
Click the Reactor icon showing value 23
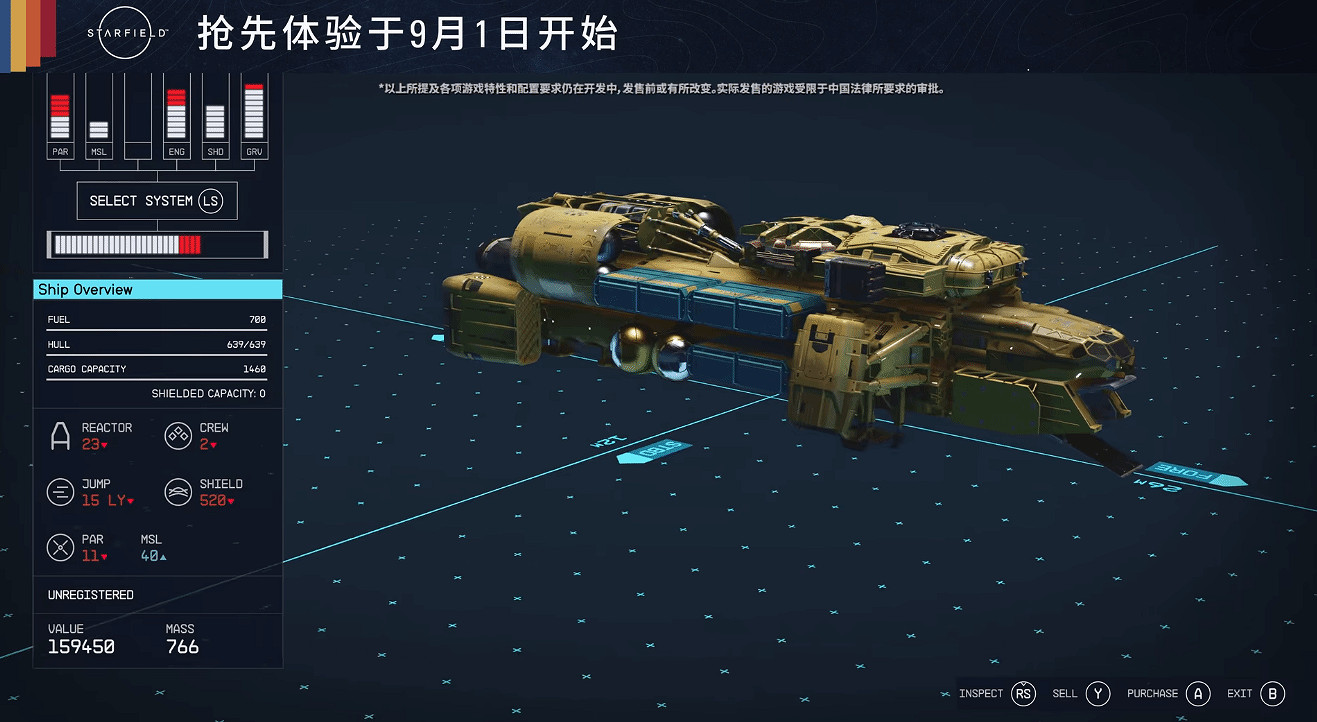coord(58,435)
